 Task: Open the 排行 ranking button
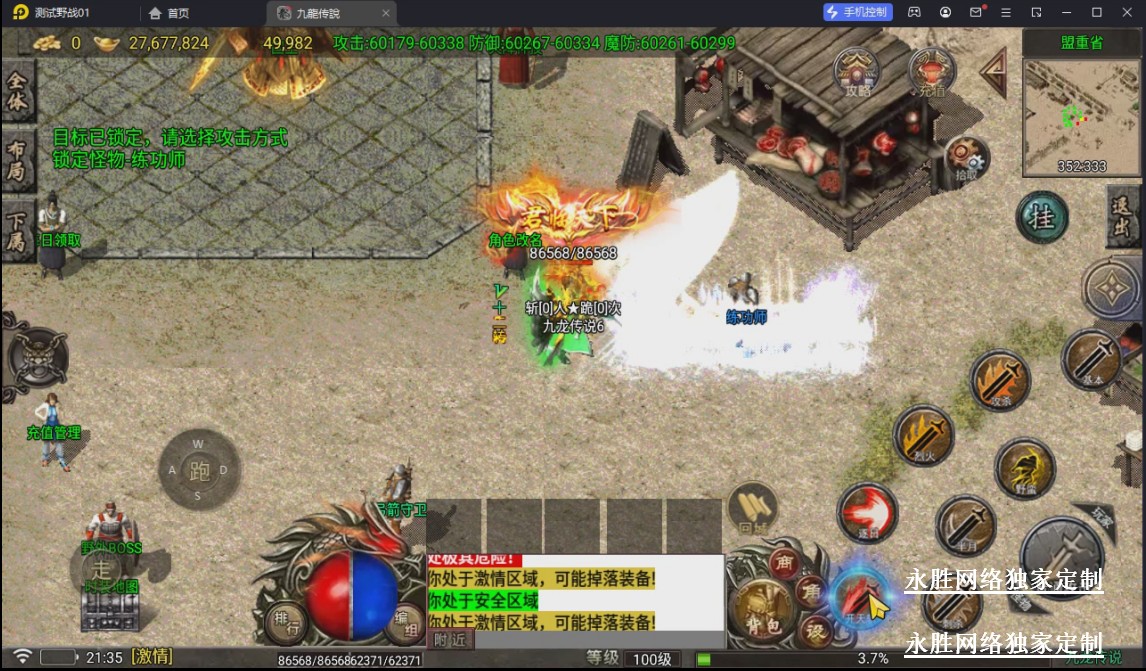pos(285,625)
